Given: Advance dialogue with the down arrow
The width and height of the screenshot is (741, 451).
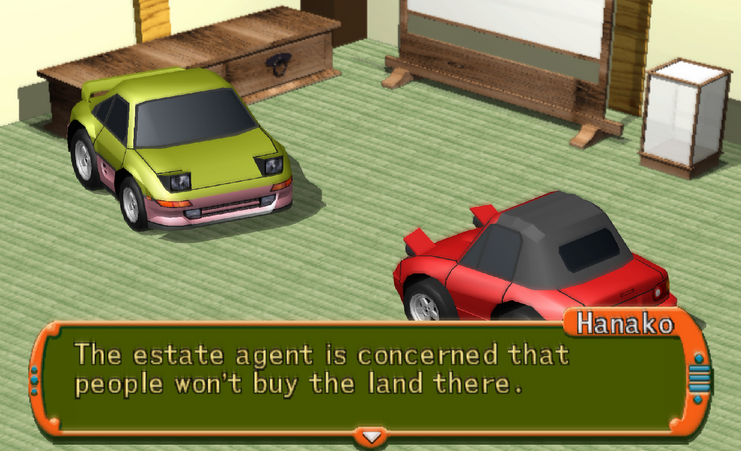Looking at the screenshot, I should [x=371, y=437].
